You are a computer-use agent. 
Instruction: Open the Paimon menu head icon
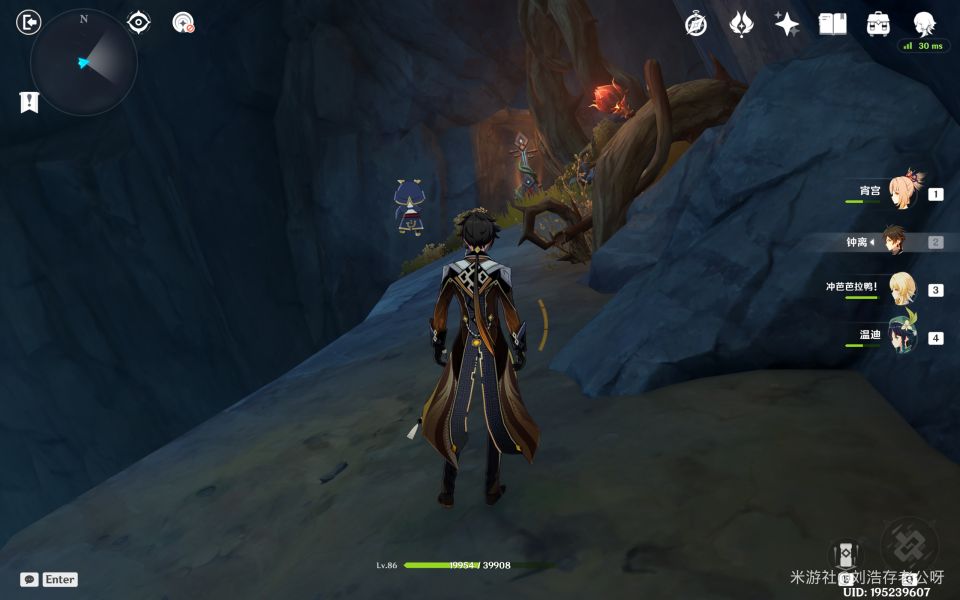click(x=924, y=24)
